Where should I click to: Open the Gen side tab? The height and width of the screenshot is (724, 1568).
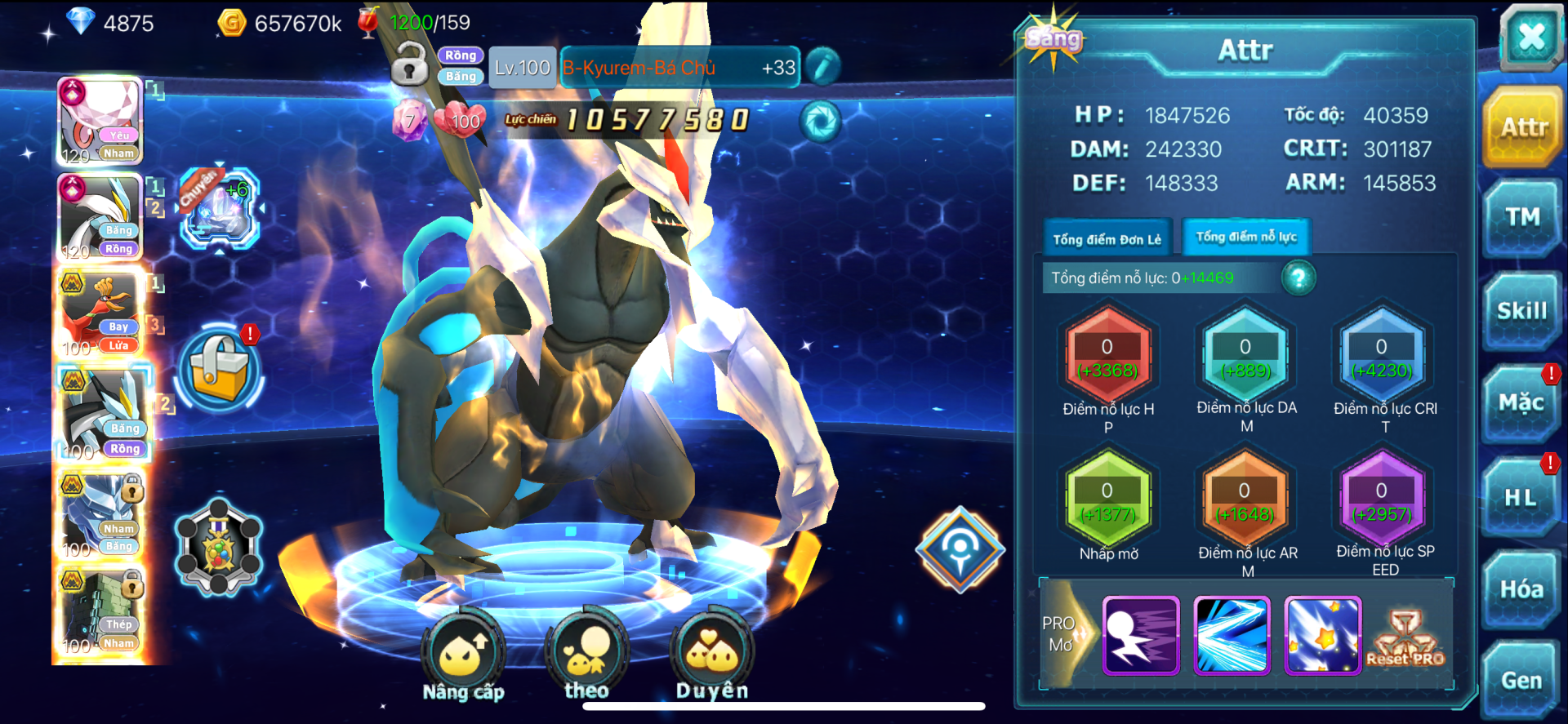click(1521, 680)
